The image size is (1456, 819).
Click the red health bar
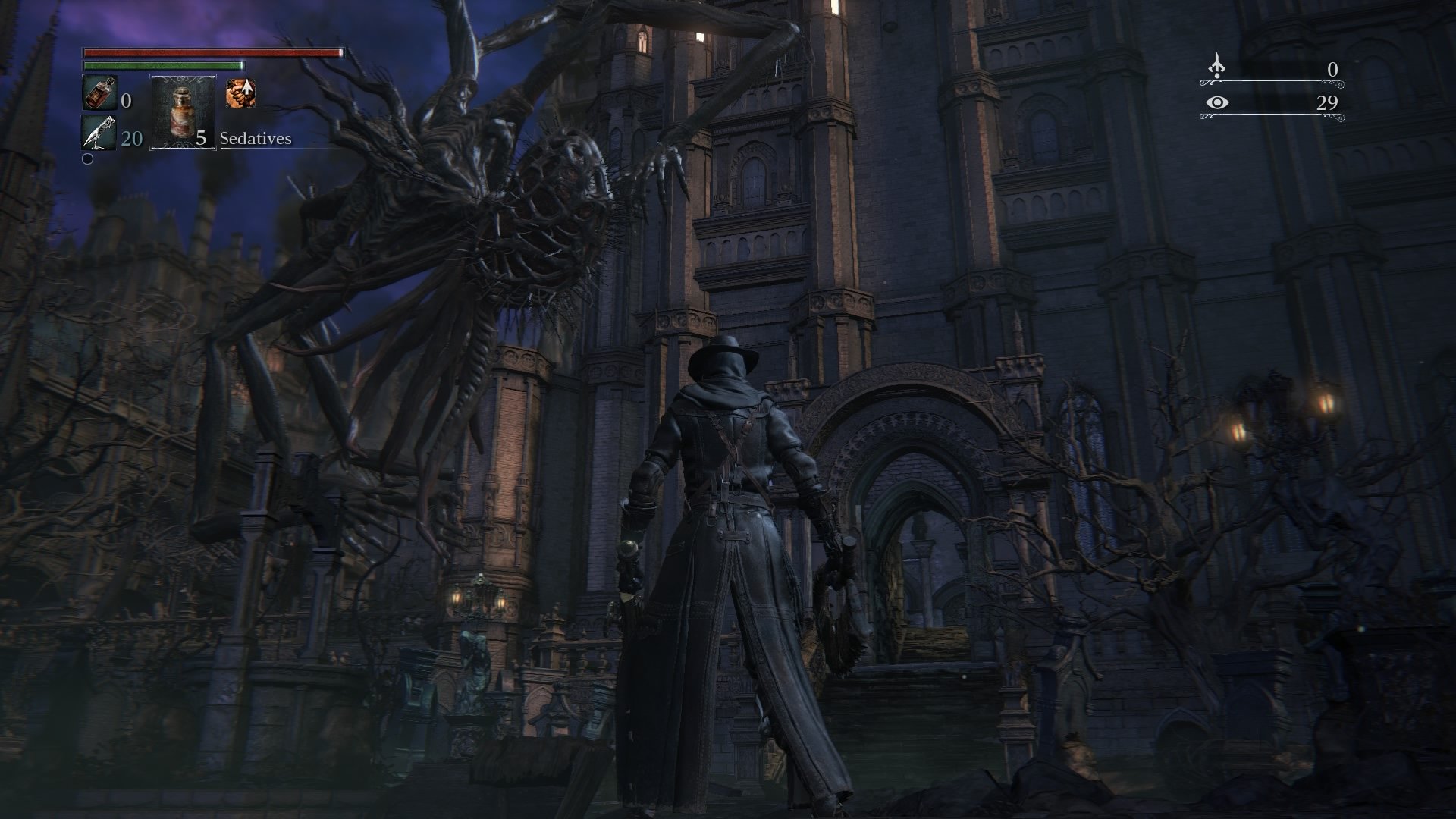[212, 54]
